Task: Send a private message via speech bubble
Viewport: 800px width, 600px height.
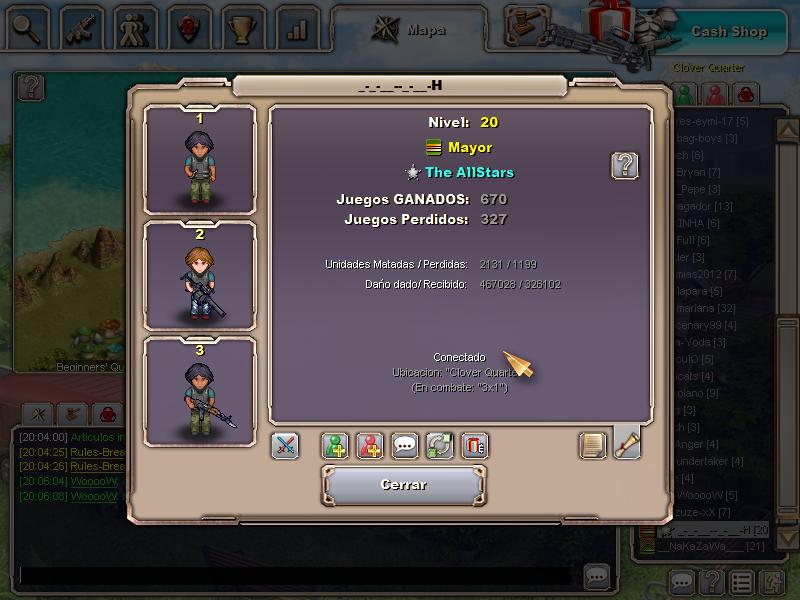Action: coord(405,446)
